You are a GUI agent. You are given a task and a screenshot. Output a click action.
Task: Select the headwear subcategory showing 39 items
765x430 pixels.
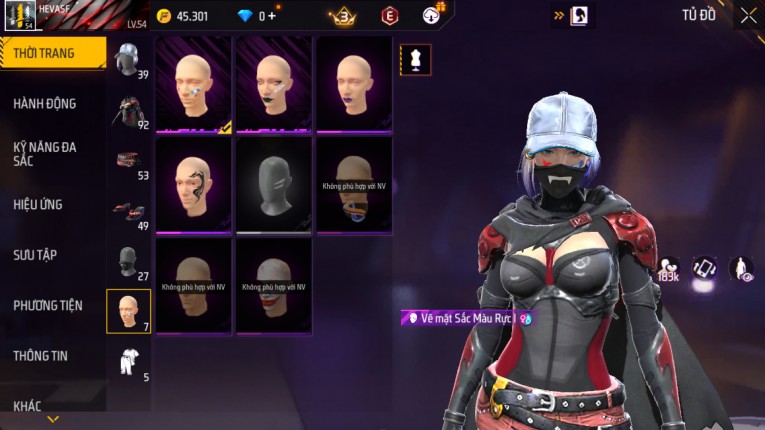pos(128,60)
